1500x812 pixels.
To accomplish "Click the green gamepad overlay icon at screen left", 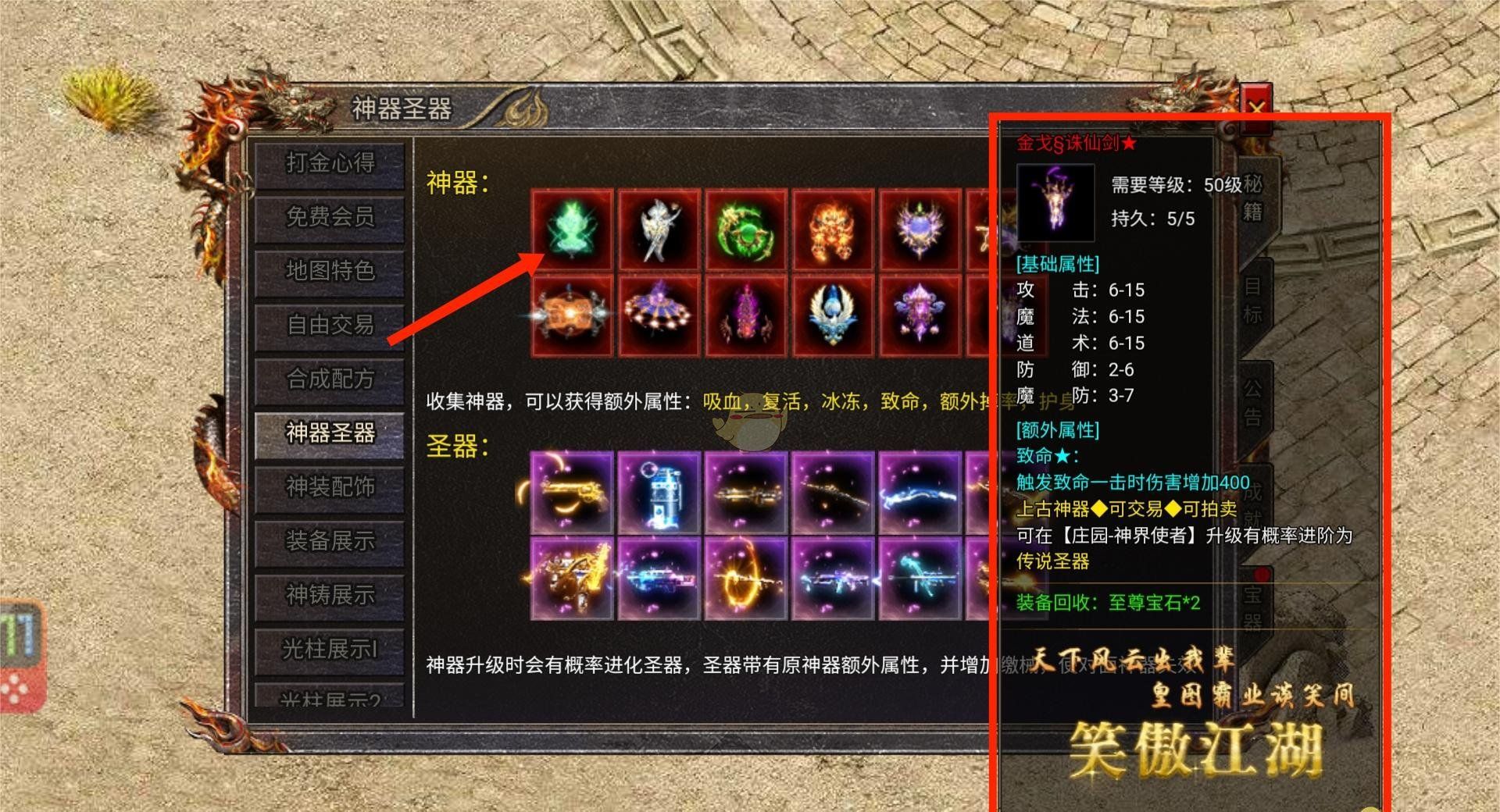I will coord(20,656).
